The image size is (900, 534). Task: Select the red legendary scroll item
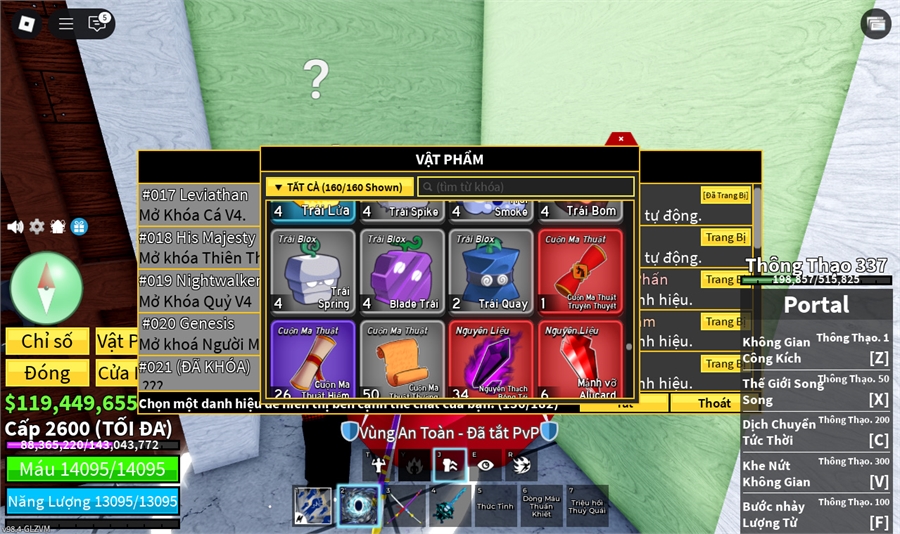580,271
